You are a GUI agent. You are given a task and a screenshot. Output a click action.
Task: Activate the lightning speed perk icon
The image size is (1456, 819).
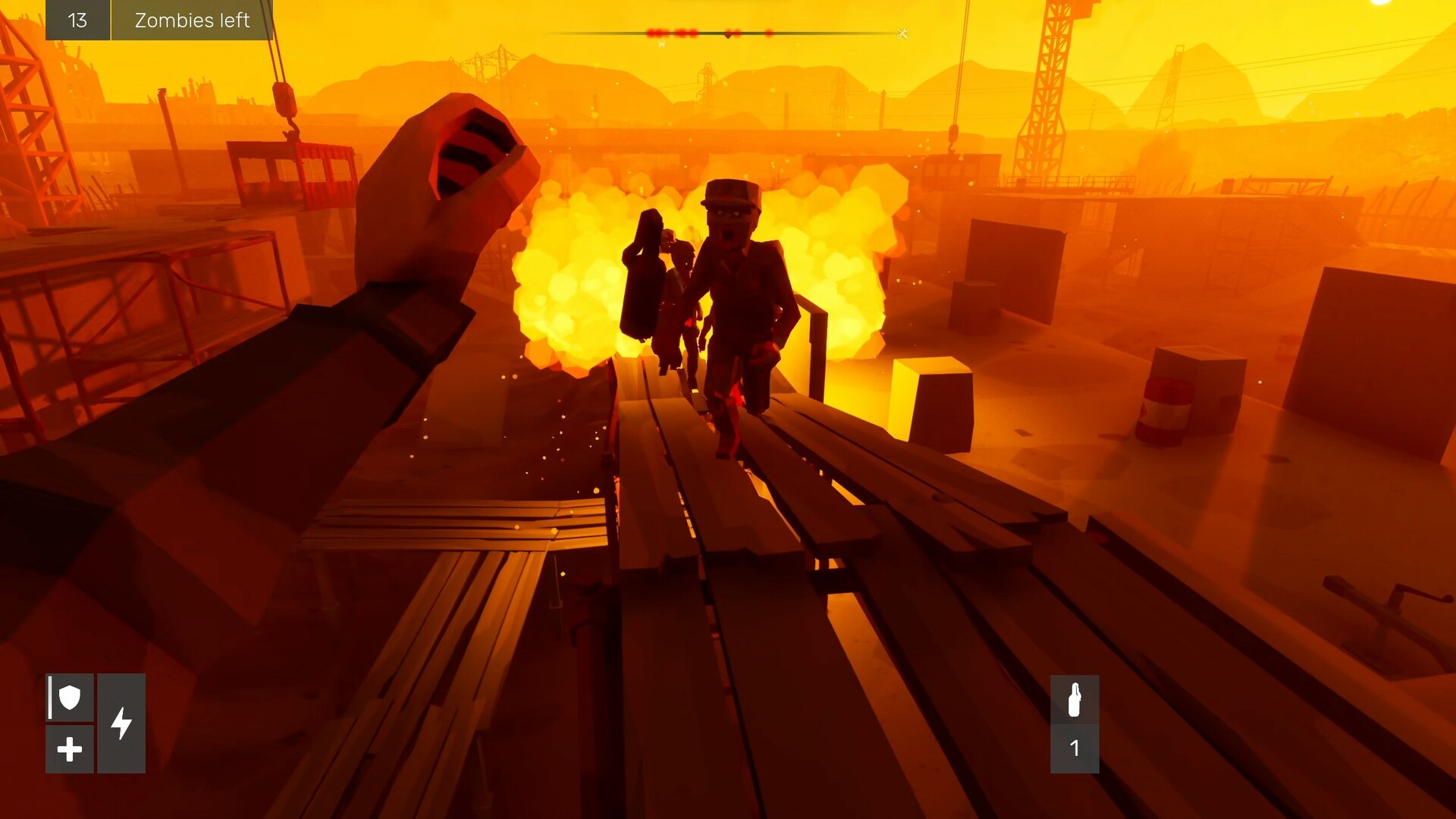click(x=120, y=723)
